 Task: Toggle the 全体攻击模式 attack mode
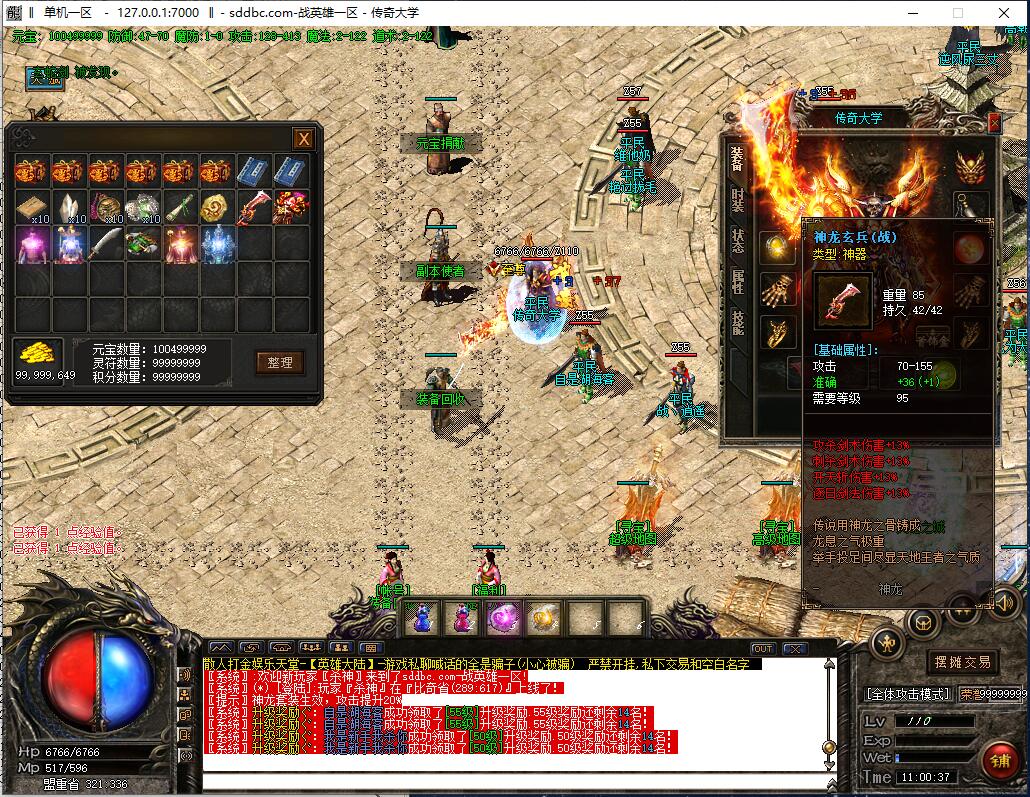(x=906, y=693)
